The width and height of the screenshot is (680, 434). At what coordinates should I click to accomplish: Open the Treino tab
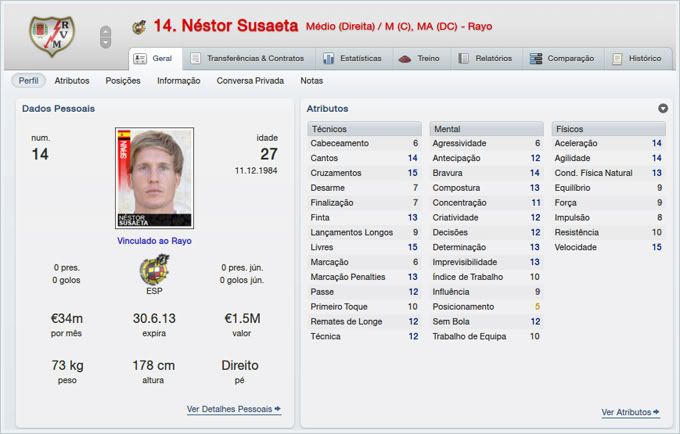coord(419,58)
